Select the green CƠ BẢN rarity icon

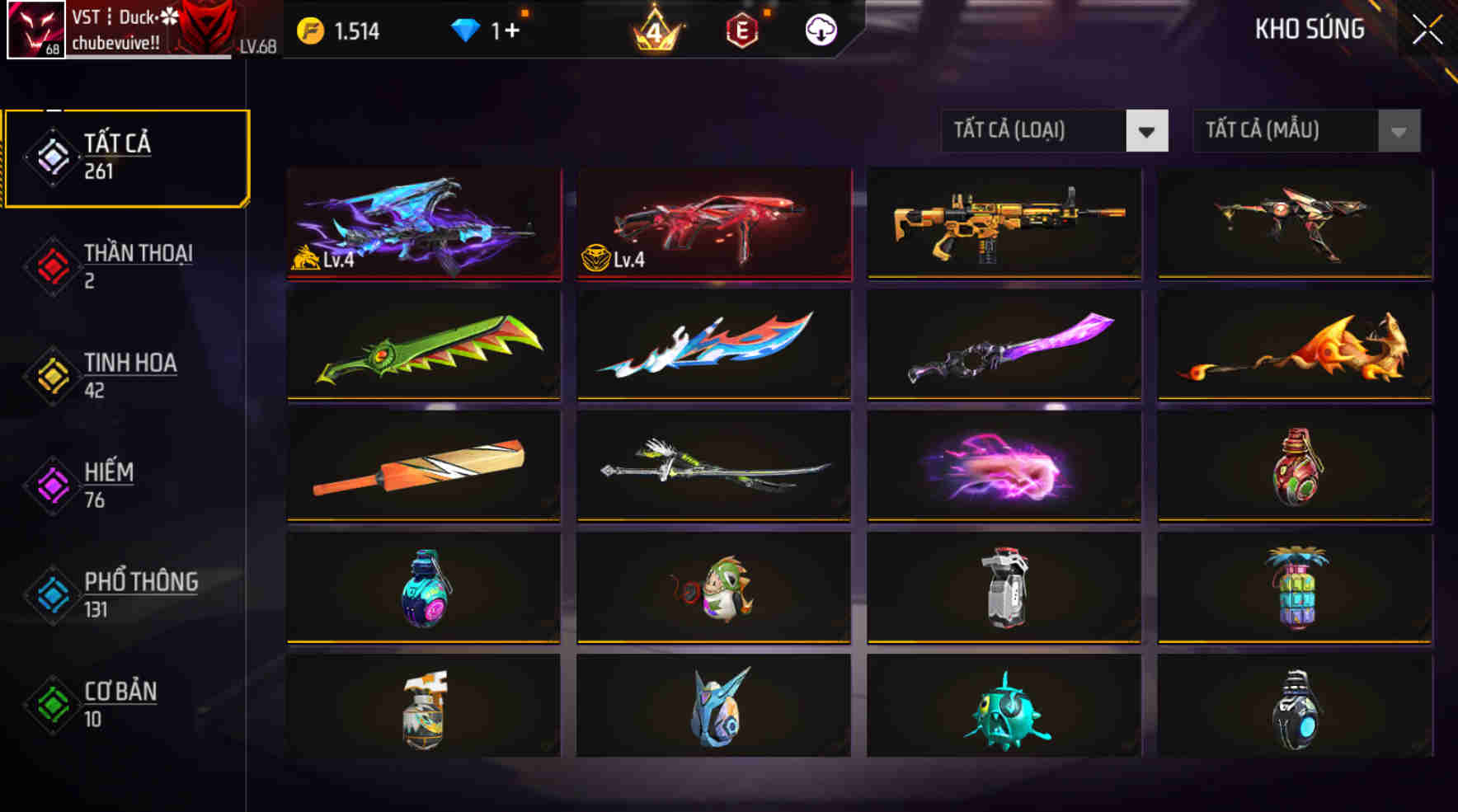click(51, 703)
